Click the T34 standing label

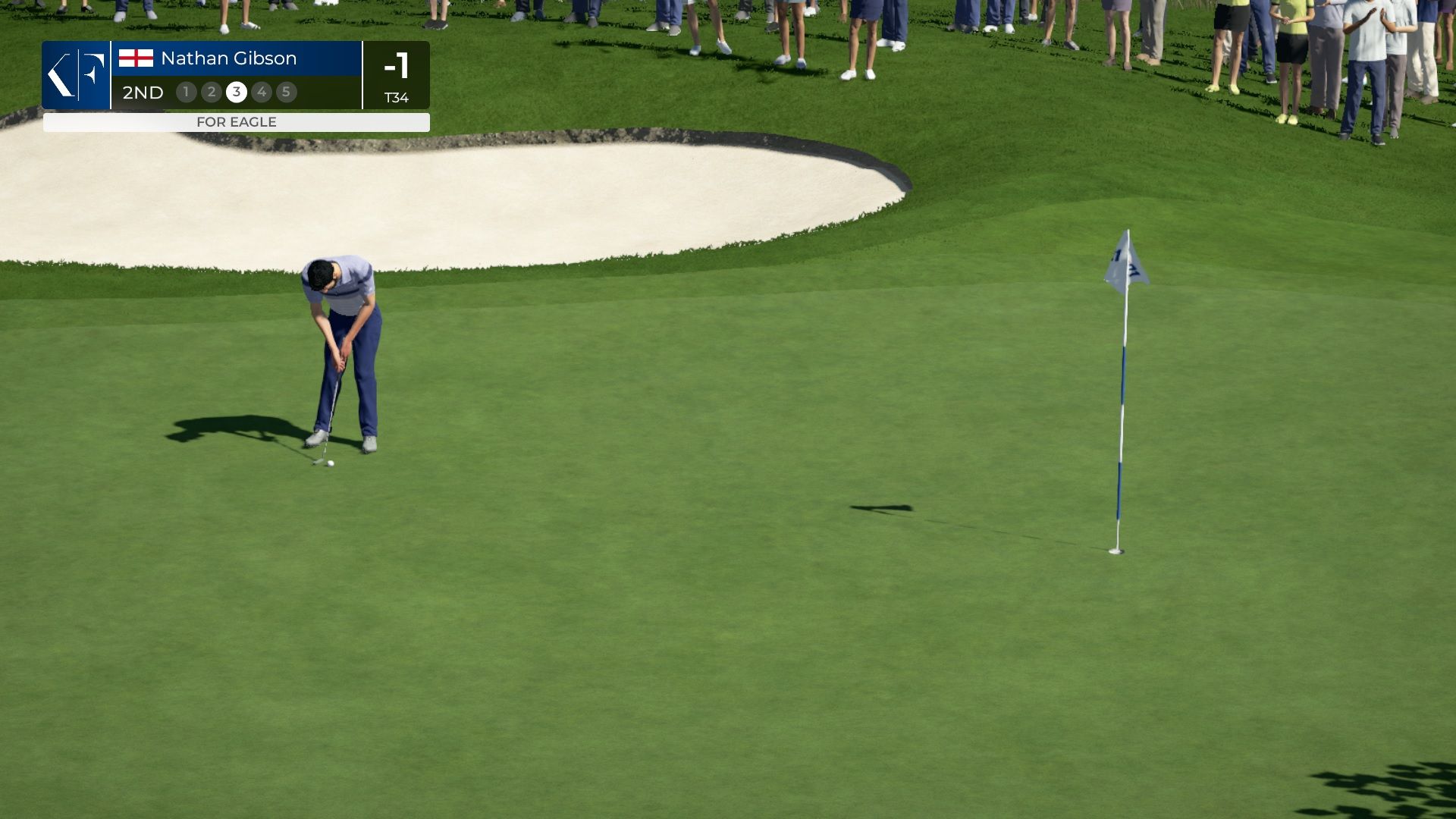(x=397, y=97)
